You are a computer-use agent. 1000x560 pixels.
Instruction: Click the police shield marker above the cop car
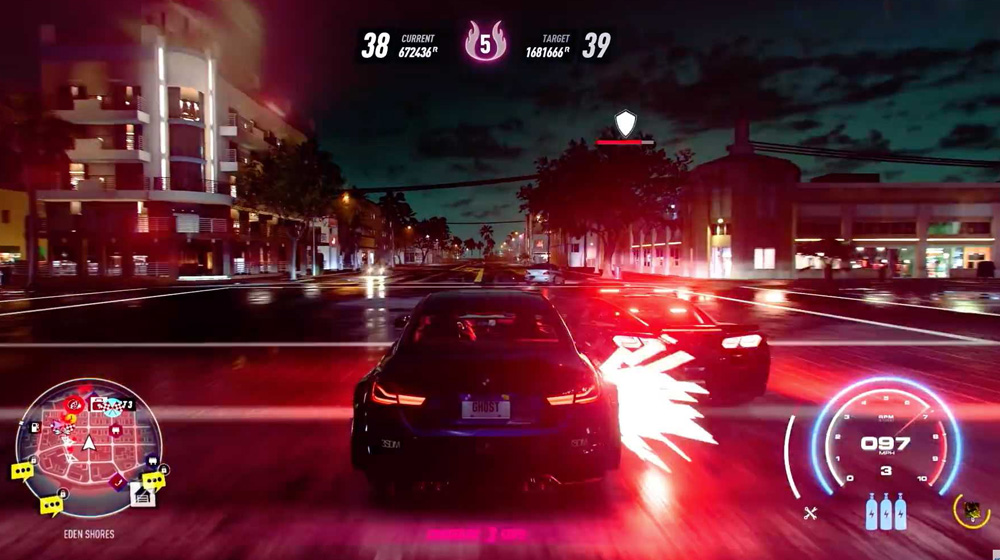tap(625, 123)
